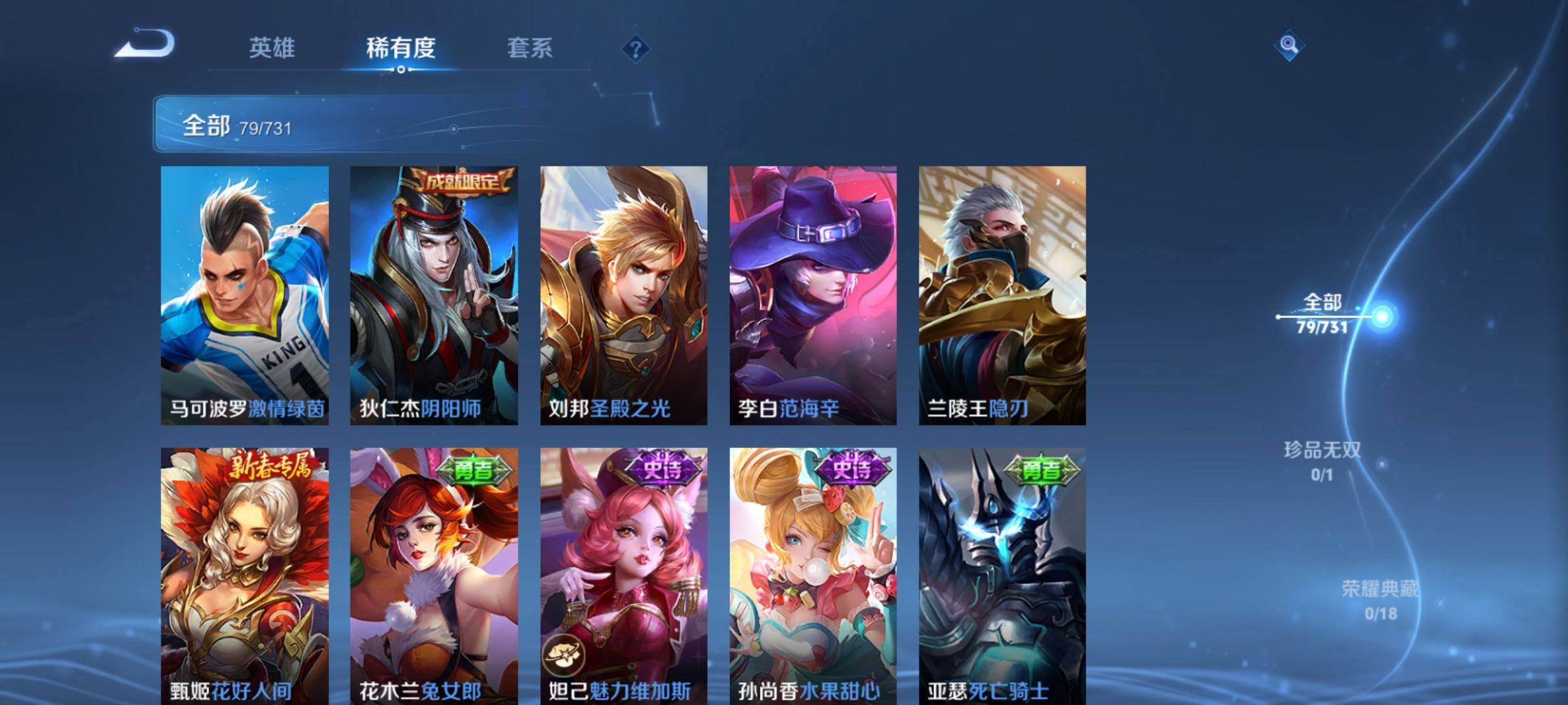This screenshot has height=705, width=1568.
Task: Click the dot indicator under 稀有度 tab
Action: tap(400, 69)
